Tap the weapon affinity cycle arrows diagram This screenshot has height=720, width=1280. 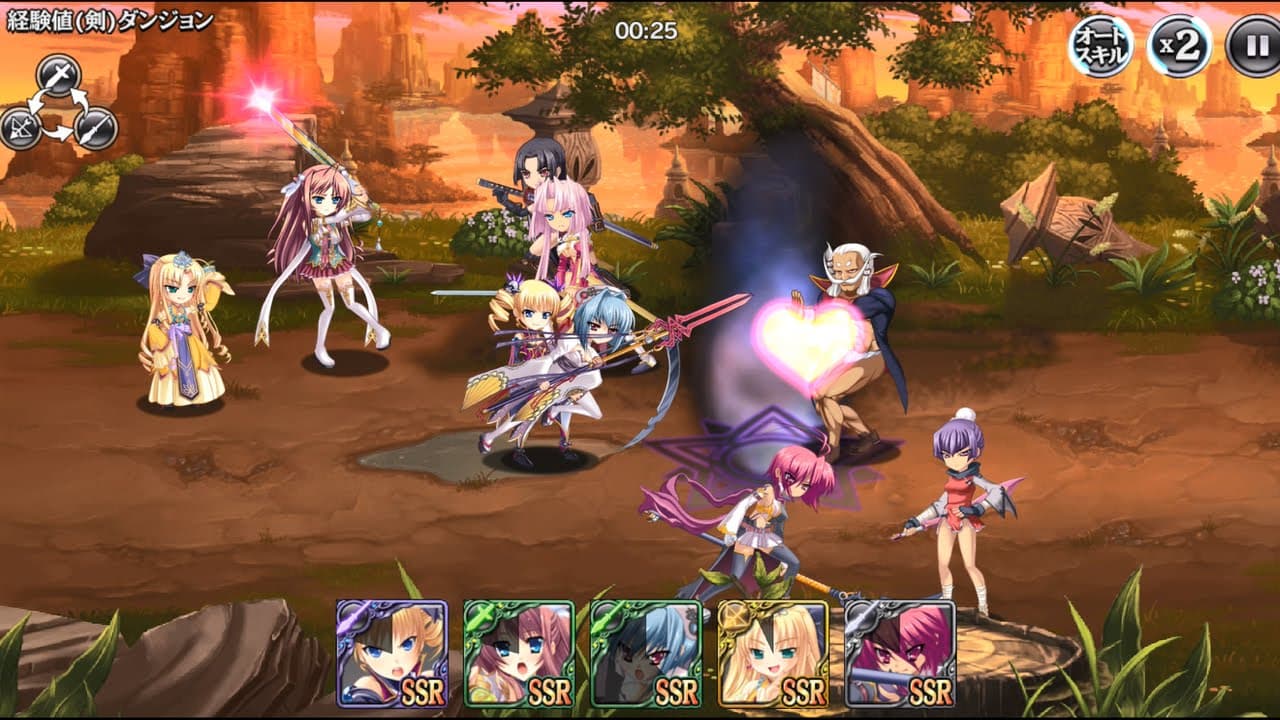[x=57, y=105]
